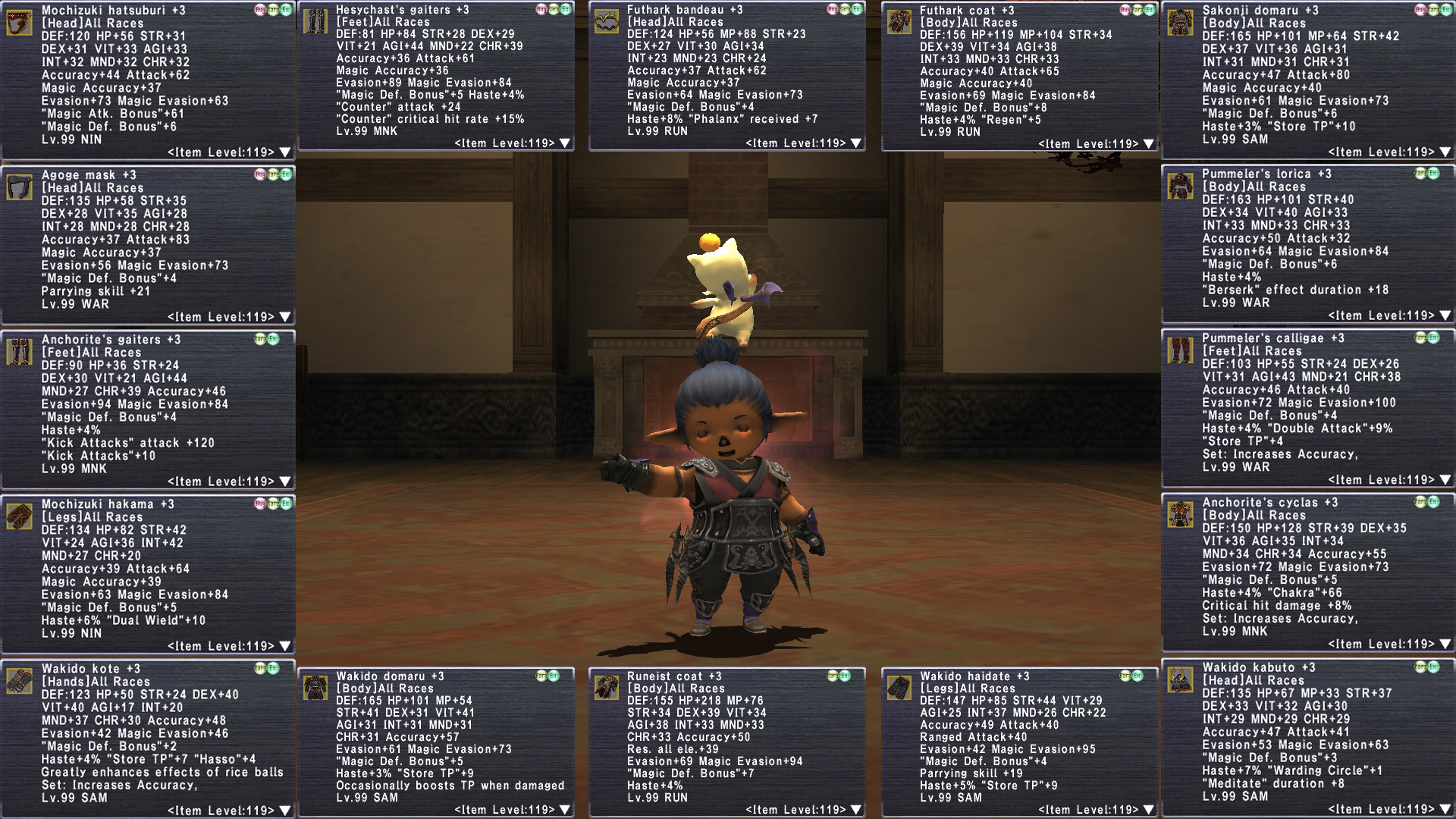Select the Pummeler's calligae +3 icon

pos(1180,350)
